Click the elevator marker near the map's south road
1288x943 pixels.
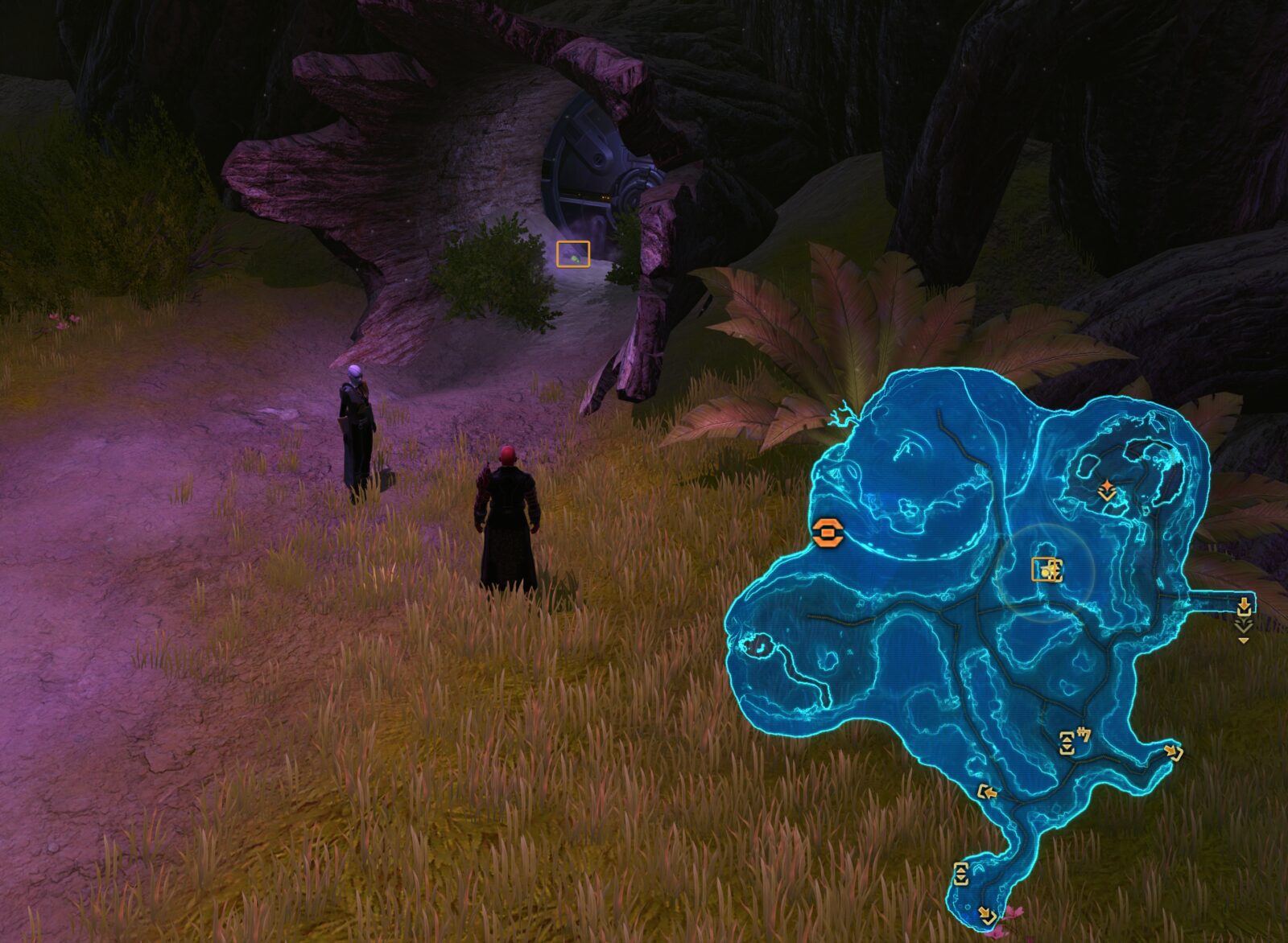pos(1067,743)
